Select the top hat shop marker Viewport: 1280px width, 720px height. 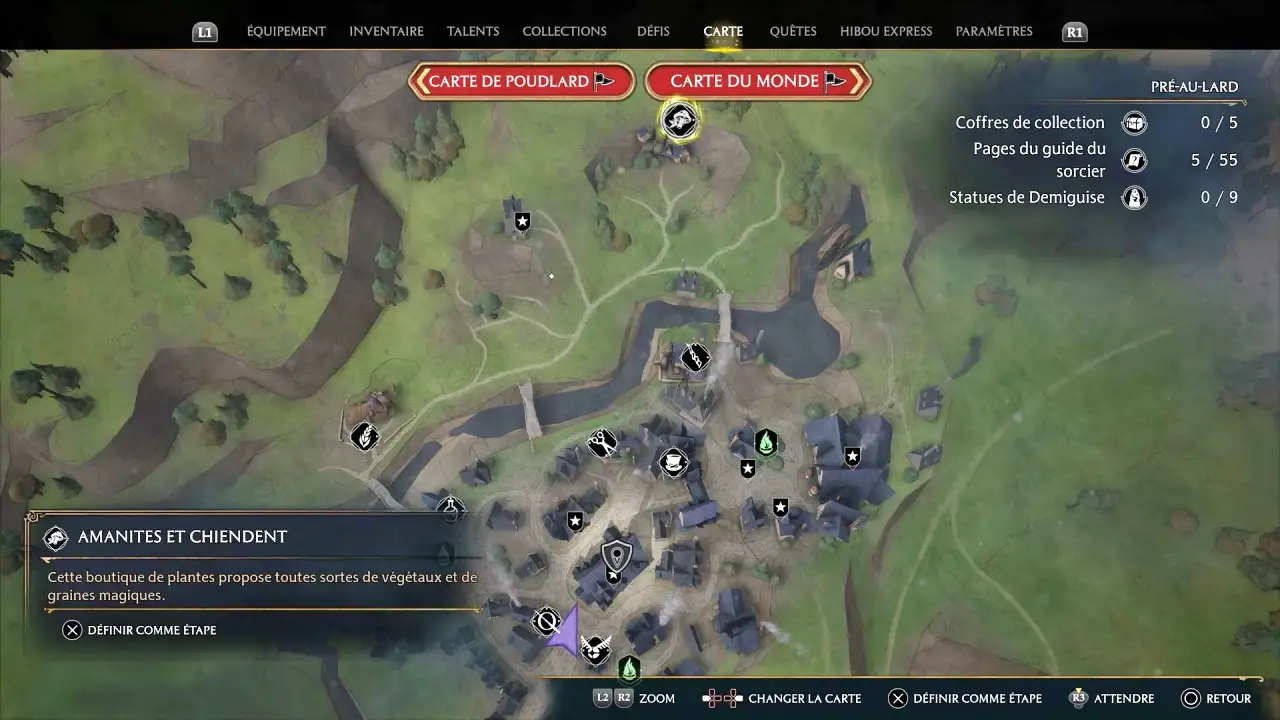[x=673, y=462]
